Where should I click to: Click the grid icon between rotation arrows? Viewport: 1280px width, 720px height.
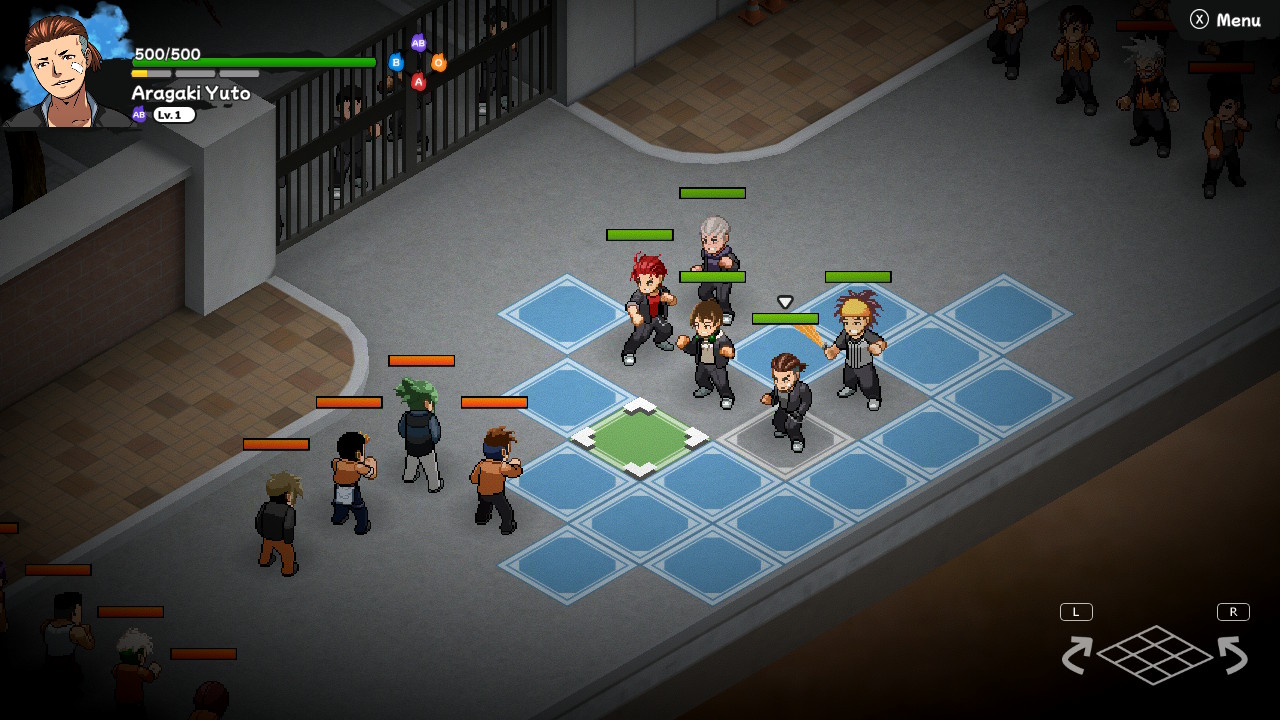tap(1156, 655)
